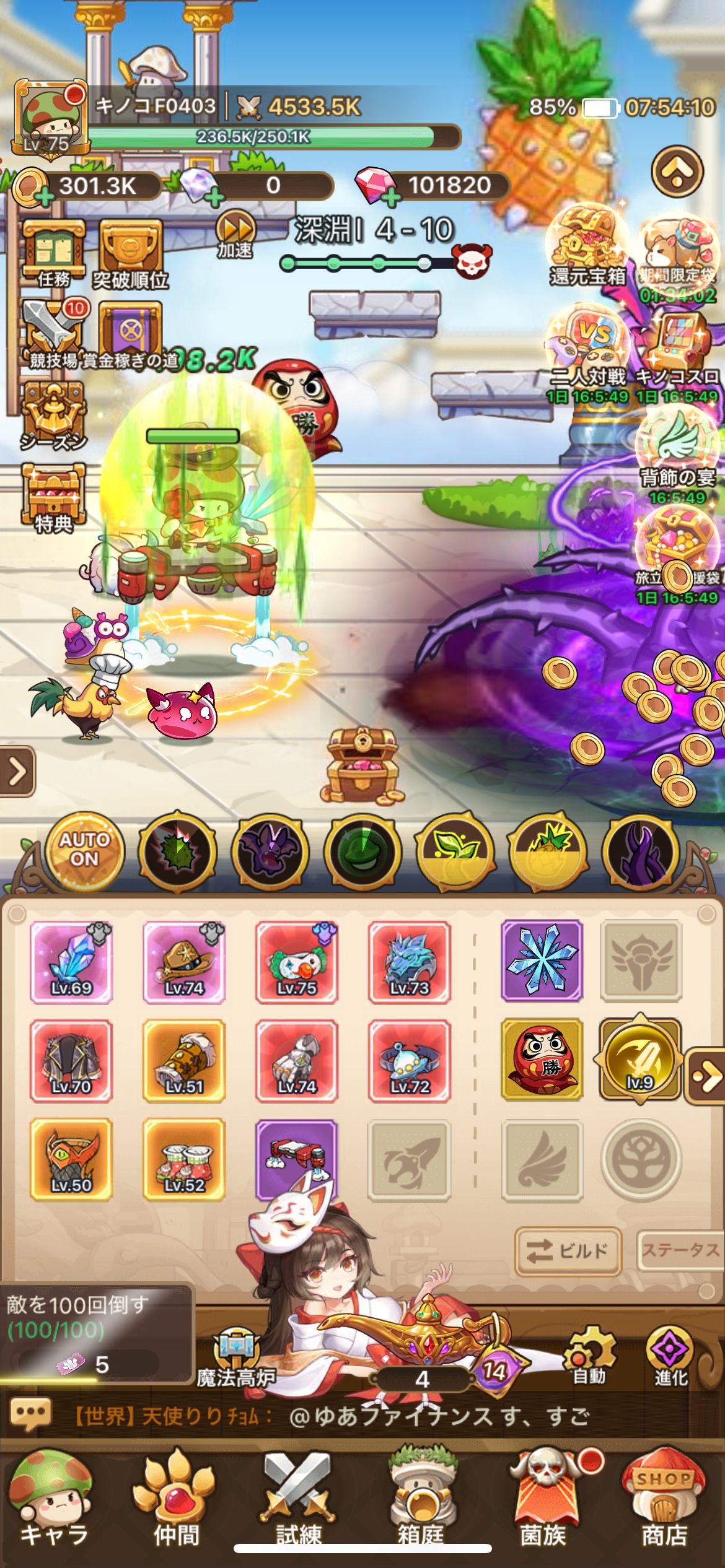Viewport: 725px width, 1568px height.
Task: Toggle the AUTO ON button
Action: [x=84, y=851]
